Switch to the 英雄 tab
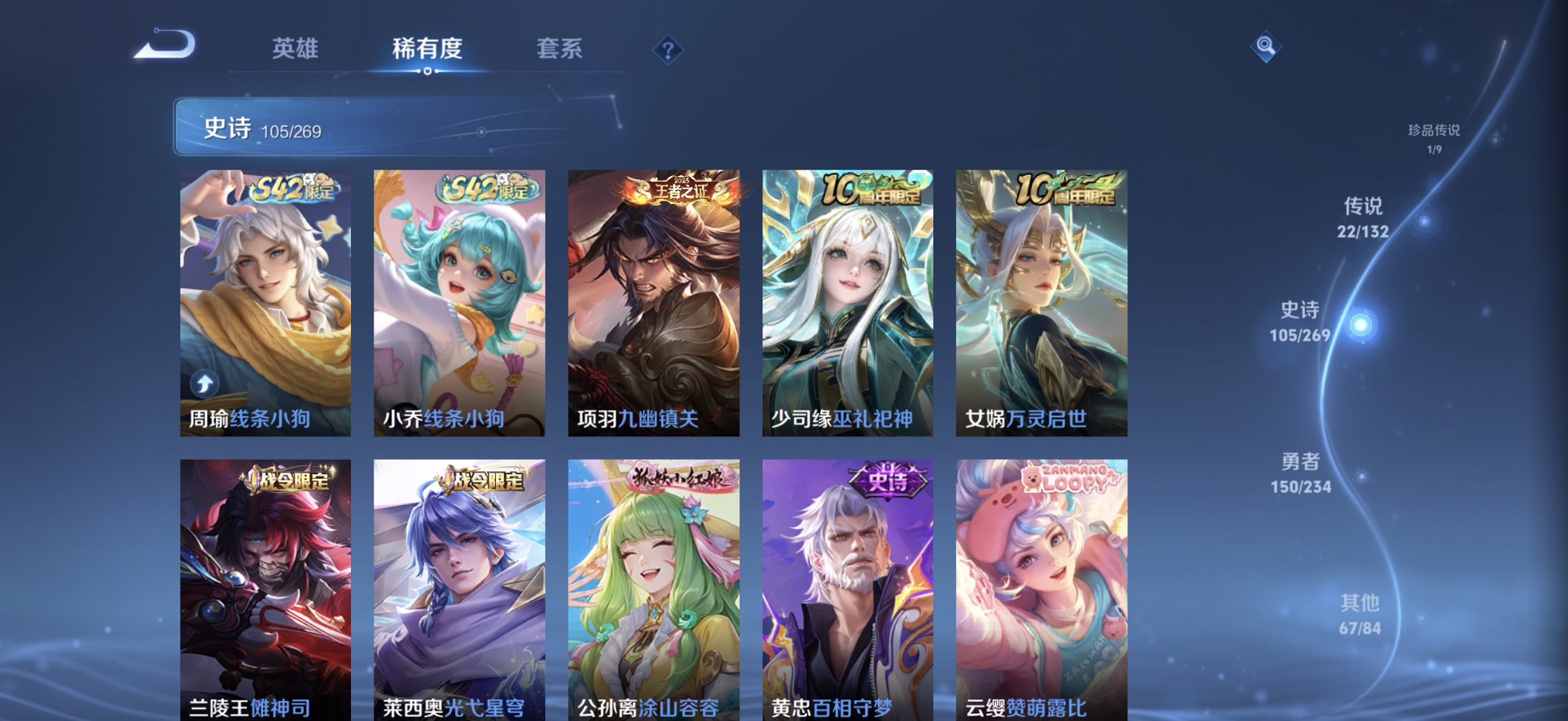 [x=294, y=49]
